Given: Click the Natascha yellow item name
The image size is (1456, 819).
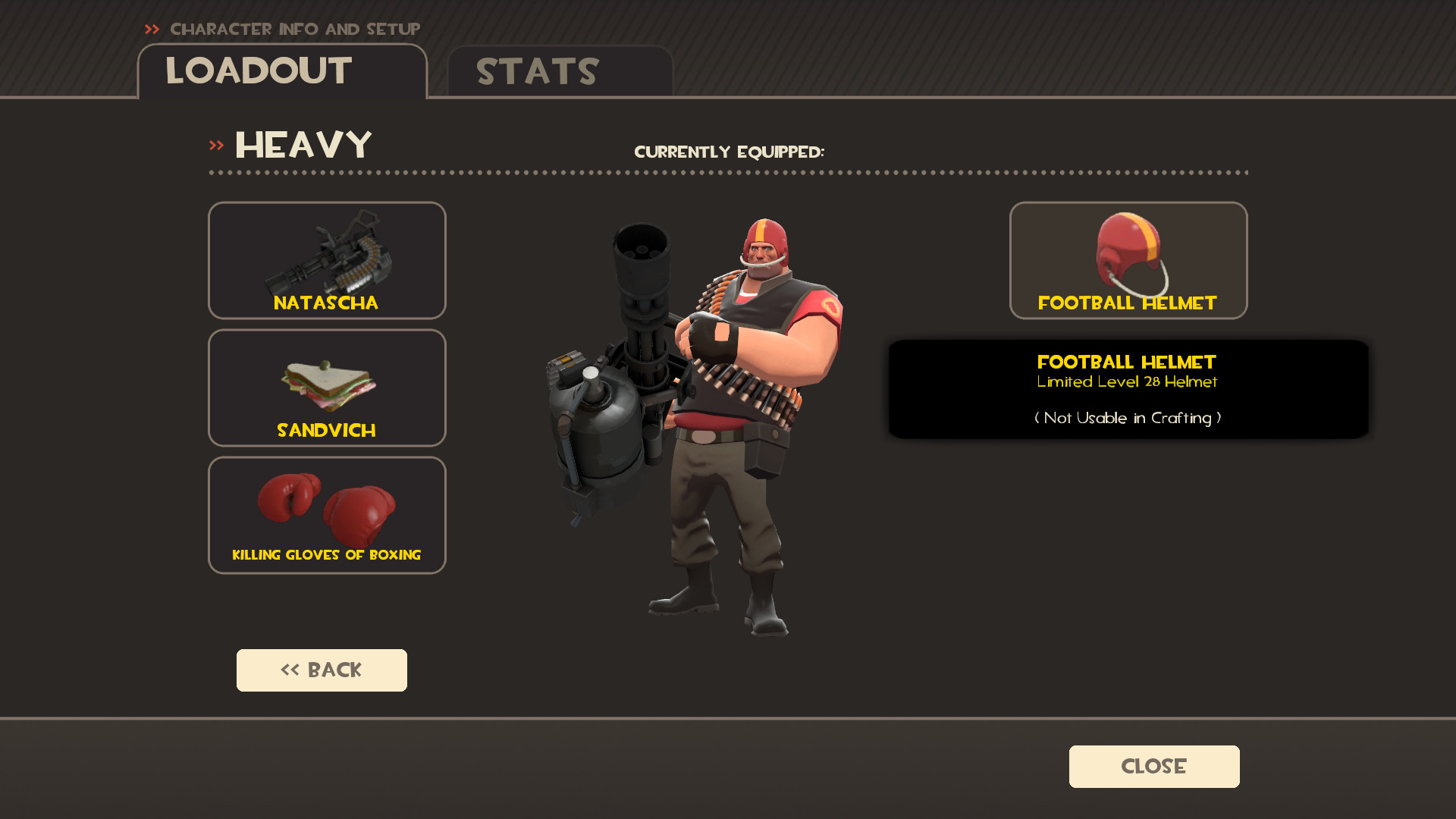Looking at the screenshot, I should 326,303.
